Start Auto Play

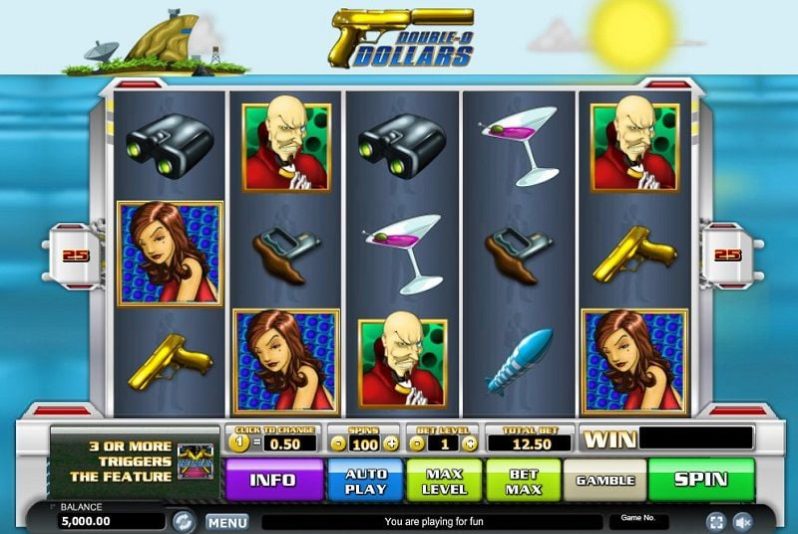tap(365, 480)
